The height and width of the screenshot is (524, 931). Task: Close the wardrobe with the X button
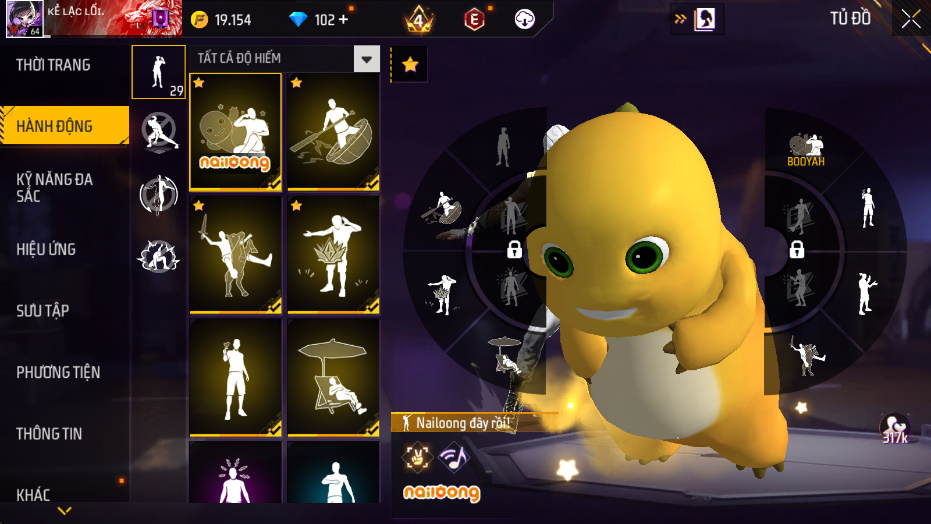click(x=911, y=18)
